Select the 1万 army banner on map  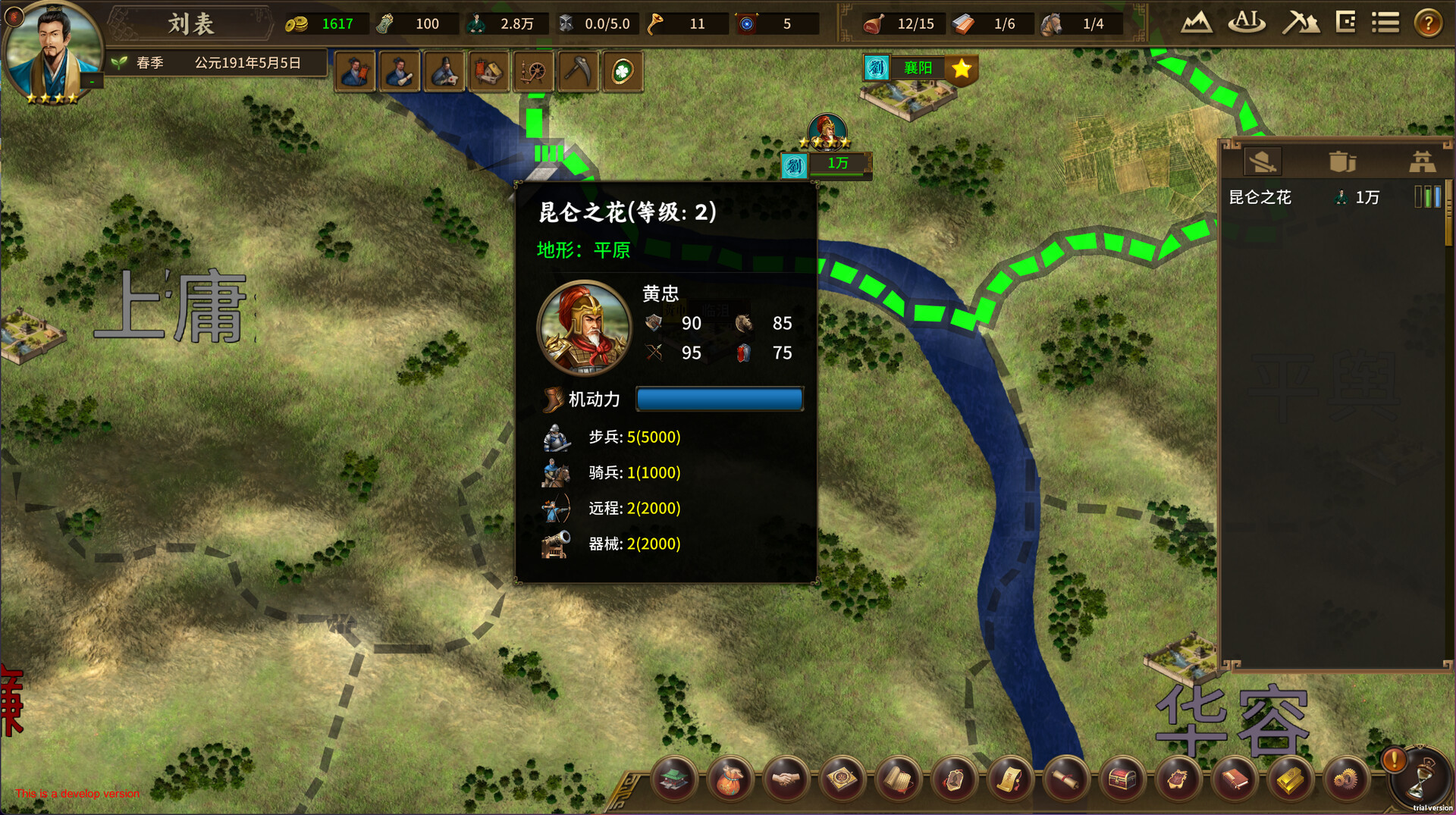(x=837, y=164)
